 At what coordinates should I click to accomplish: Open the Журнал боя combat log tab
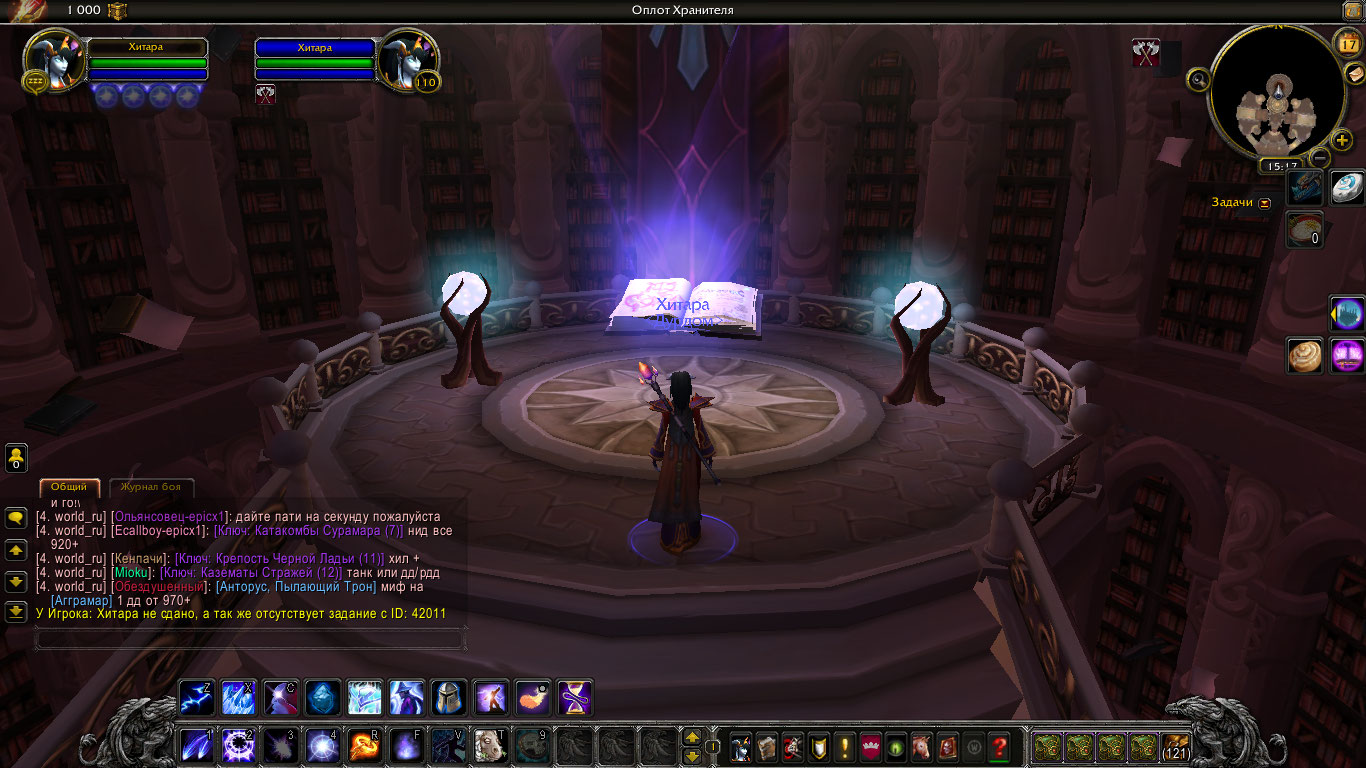tap(150, 487)
